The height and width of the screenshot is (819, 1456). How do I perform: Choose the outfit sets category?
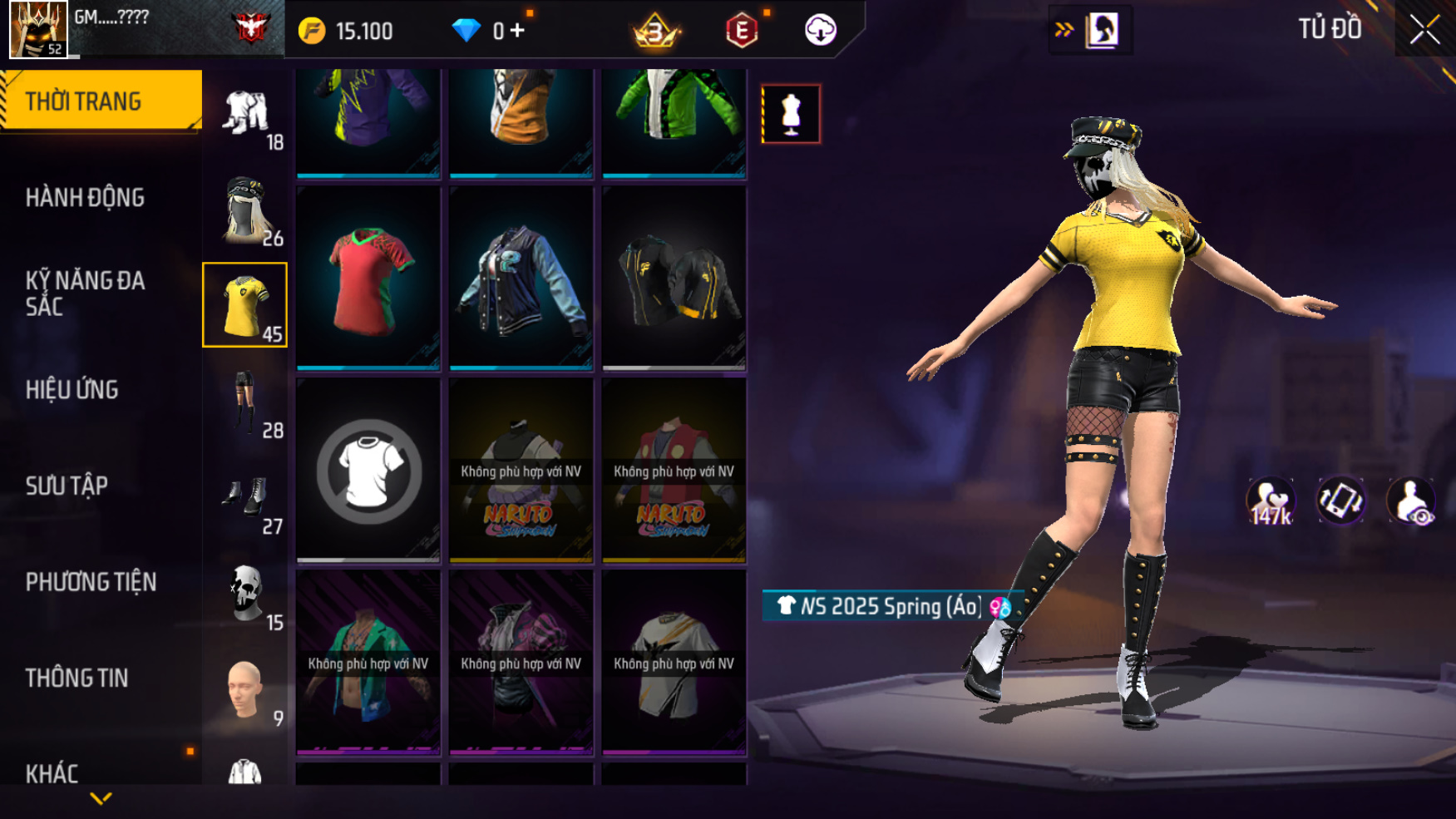tap(246, 115)
